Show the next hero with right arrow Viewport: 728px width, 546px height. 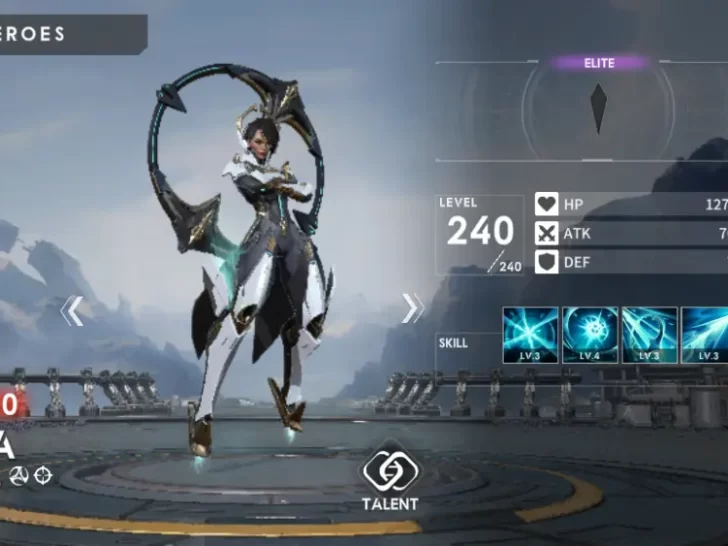point(412,308)
